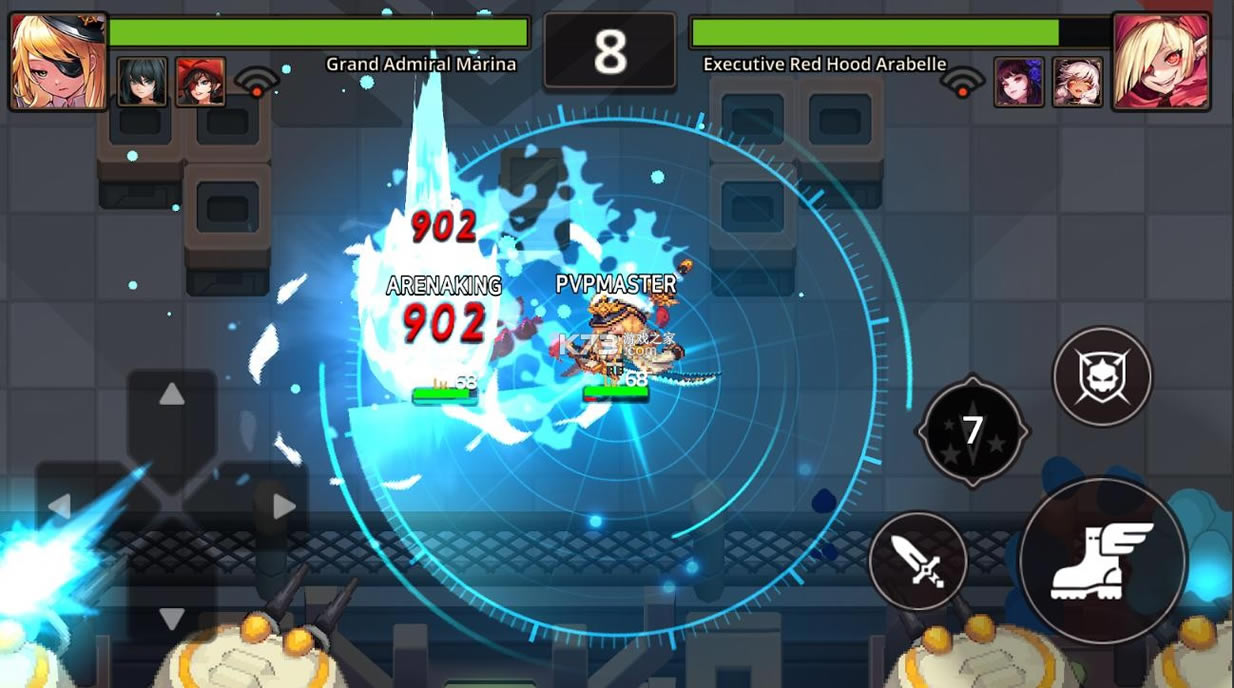Image resolution: width=1234 pixels, height=688 pixels.
Task: Trigger the demon shield skill button
Action: 1102,377
